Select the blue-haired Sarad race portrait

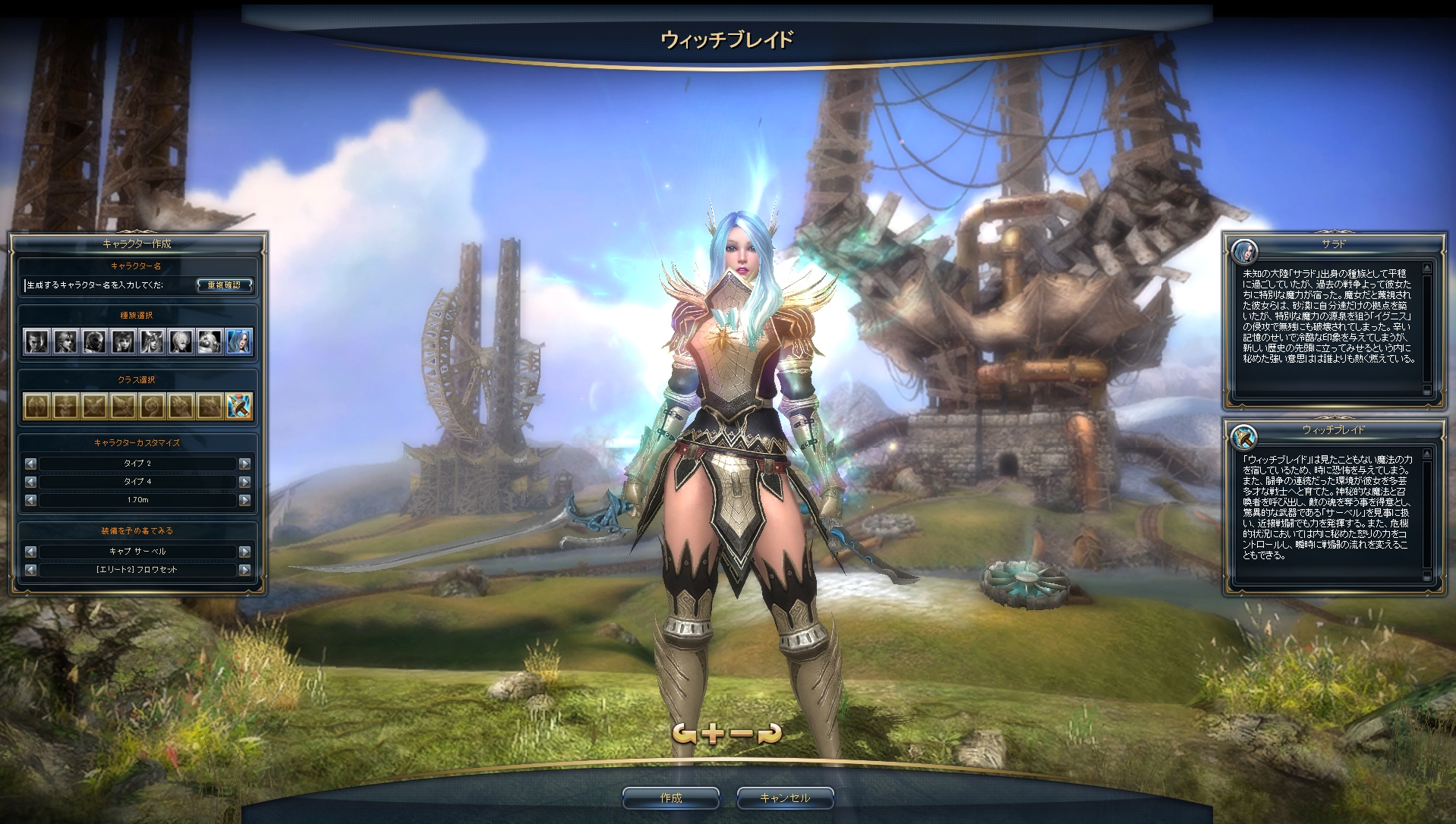click(x=239, y=342)
